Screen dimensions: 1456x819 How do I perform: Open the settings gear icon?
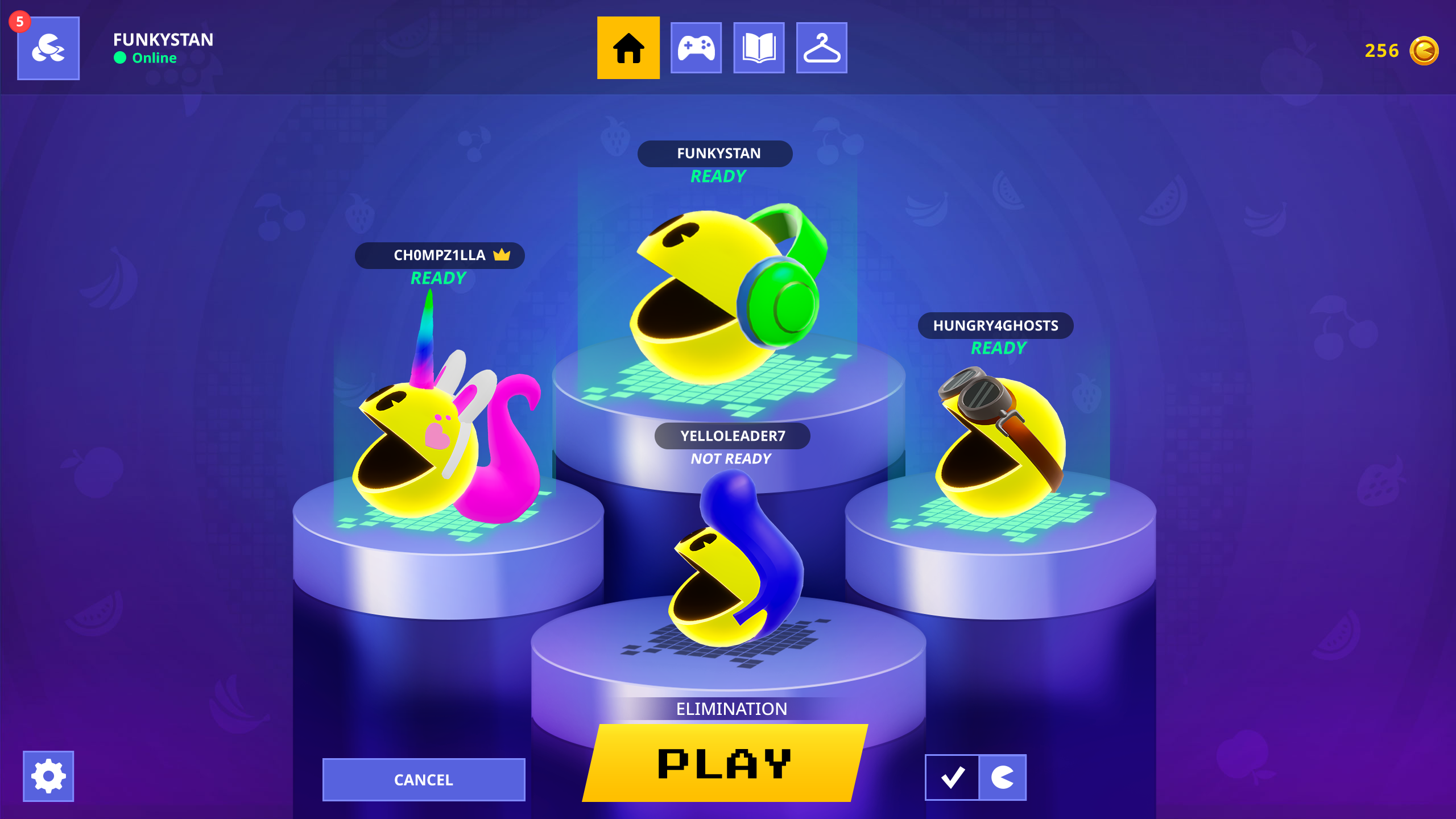tap(48, 775)
